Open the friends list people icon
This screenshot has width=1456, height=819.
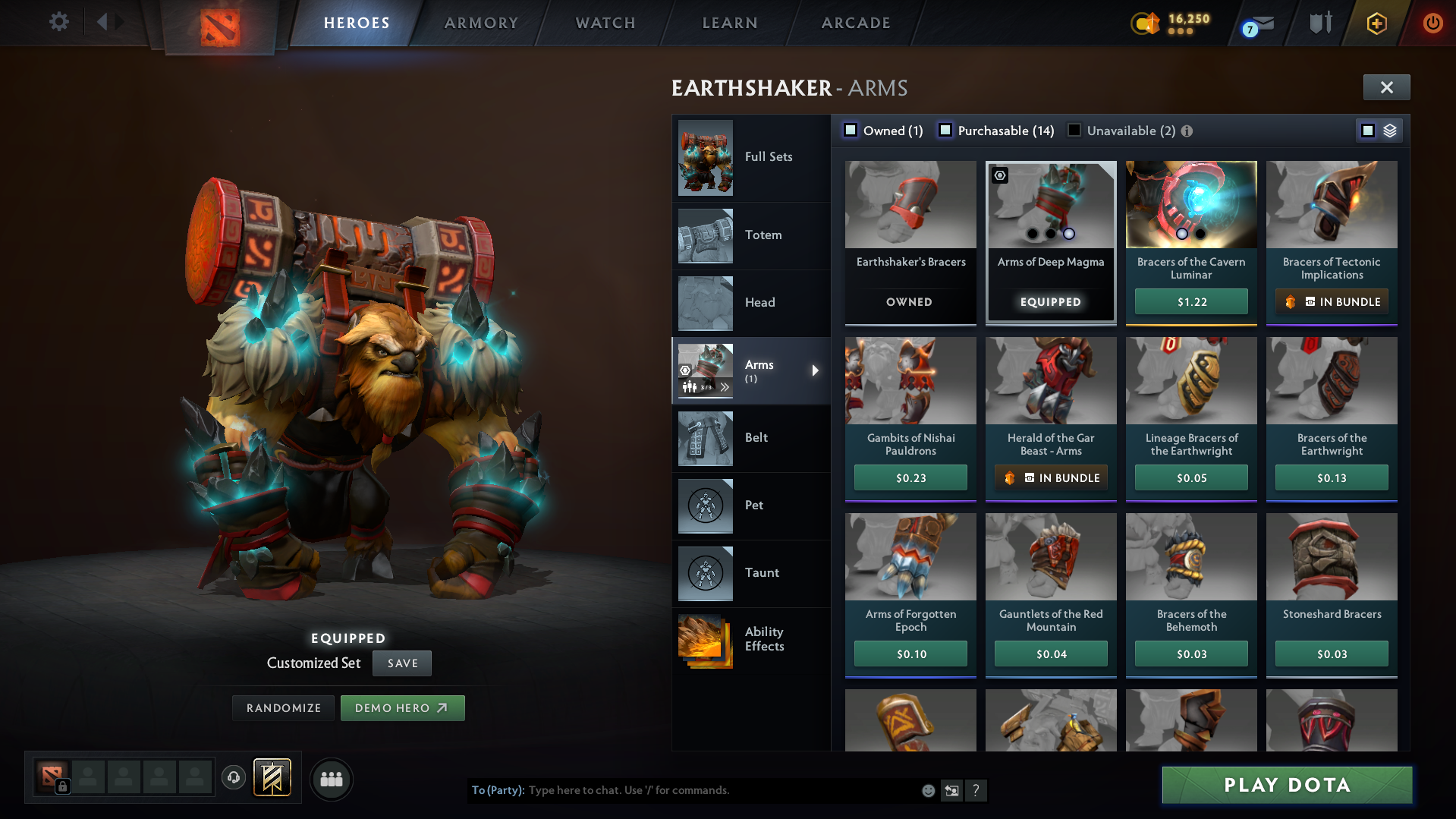click(330, 779)
